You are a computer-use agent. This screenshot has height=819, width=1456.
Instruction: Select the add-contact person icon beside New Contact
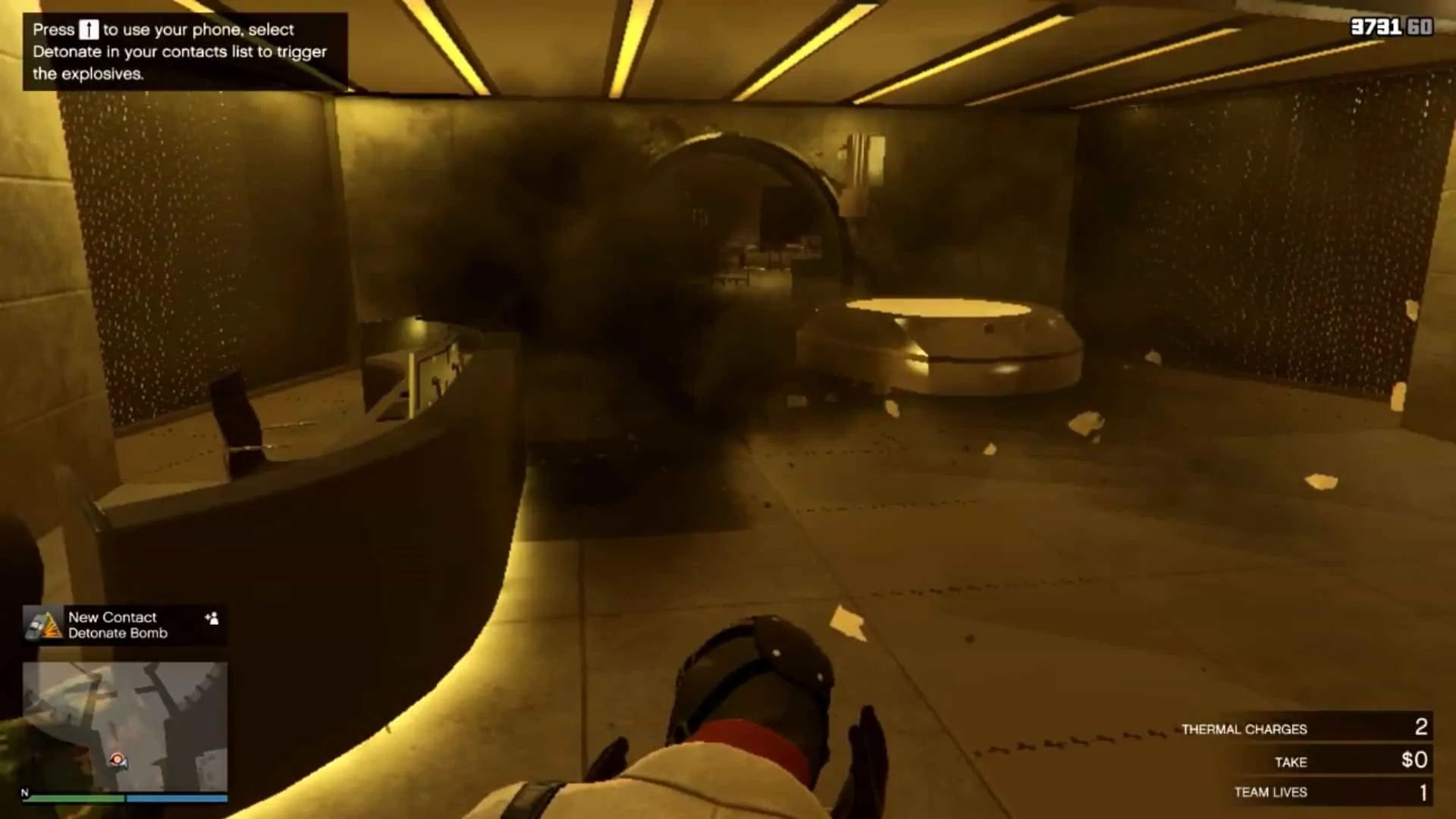[213, 619]
